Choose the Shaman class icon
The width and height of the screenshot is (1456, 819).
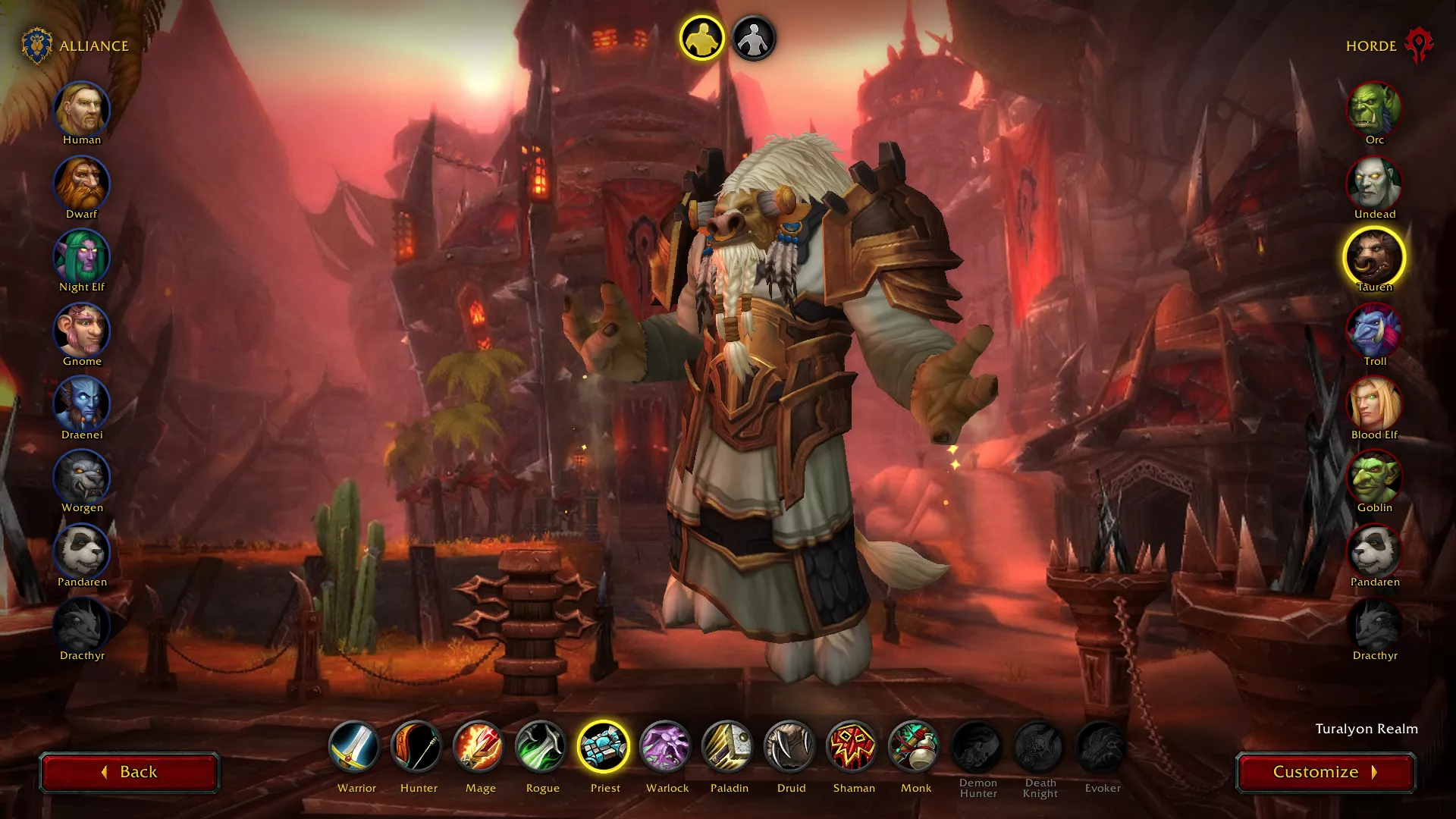pos(852,747)
